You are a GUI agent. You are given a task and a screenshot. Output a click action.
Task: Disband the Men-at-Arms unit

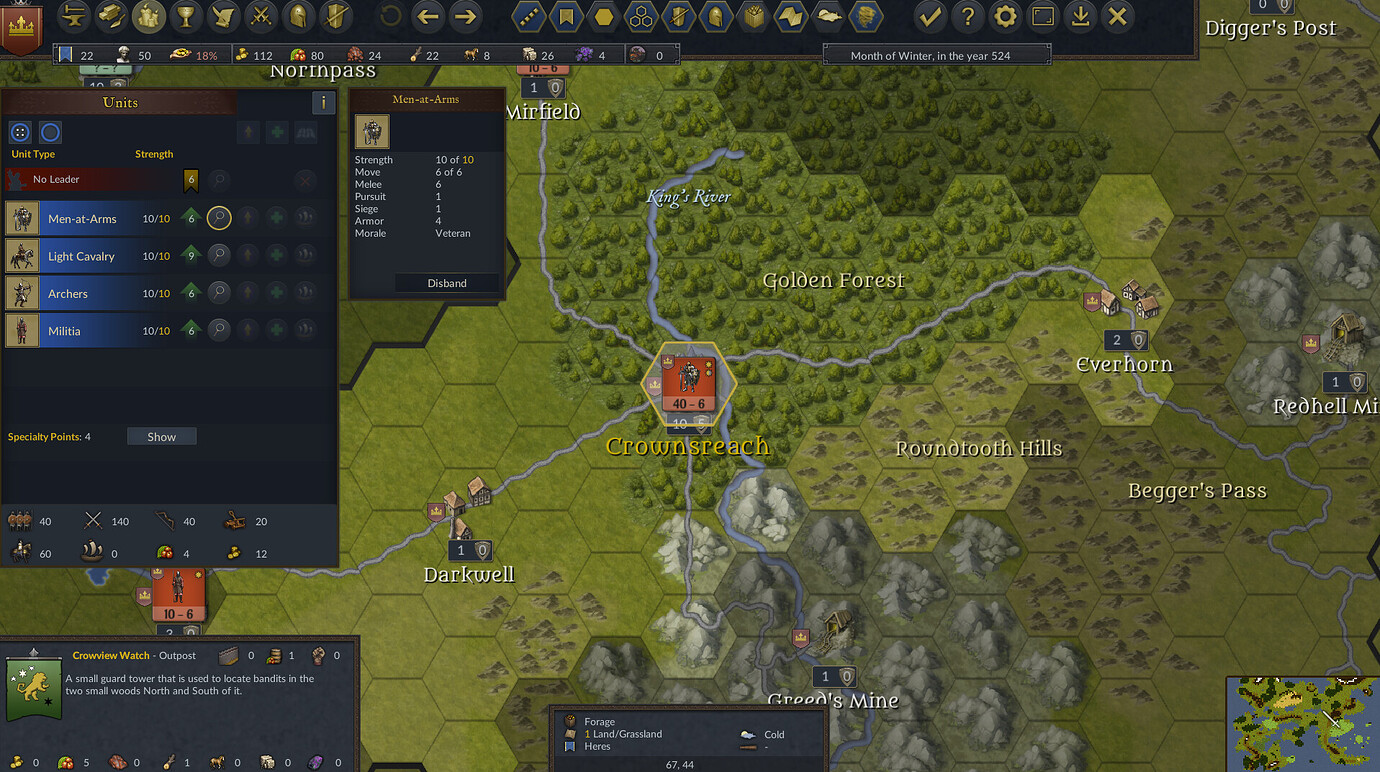(x=447, y=283)
